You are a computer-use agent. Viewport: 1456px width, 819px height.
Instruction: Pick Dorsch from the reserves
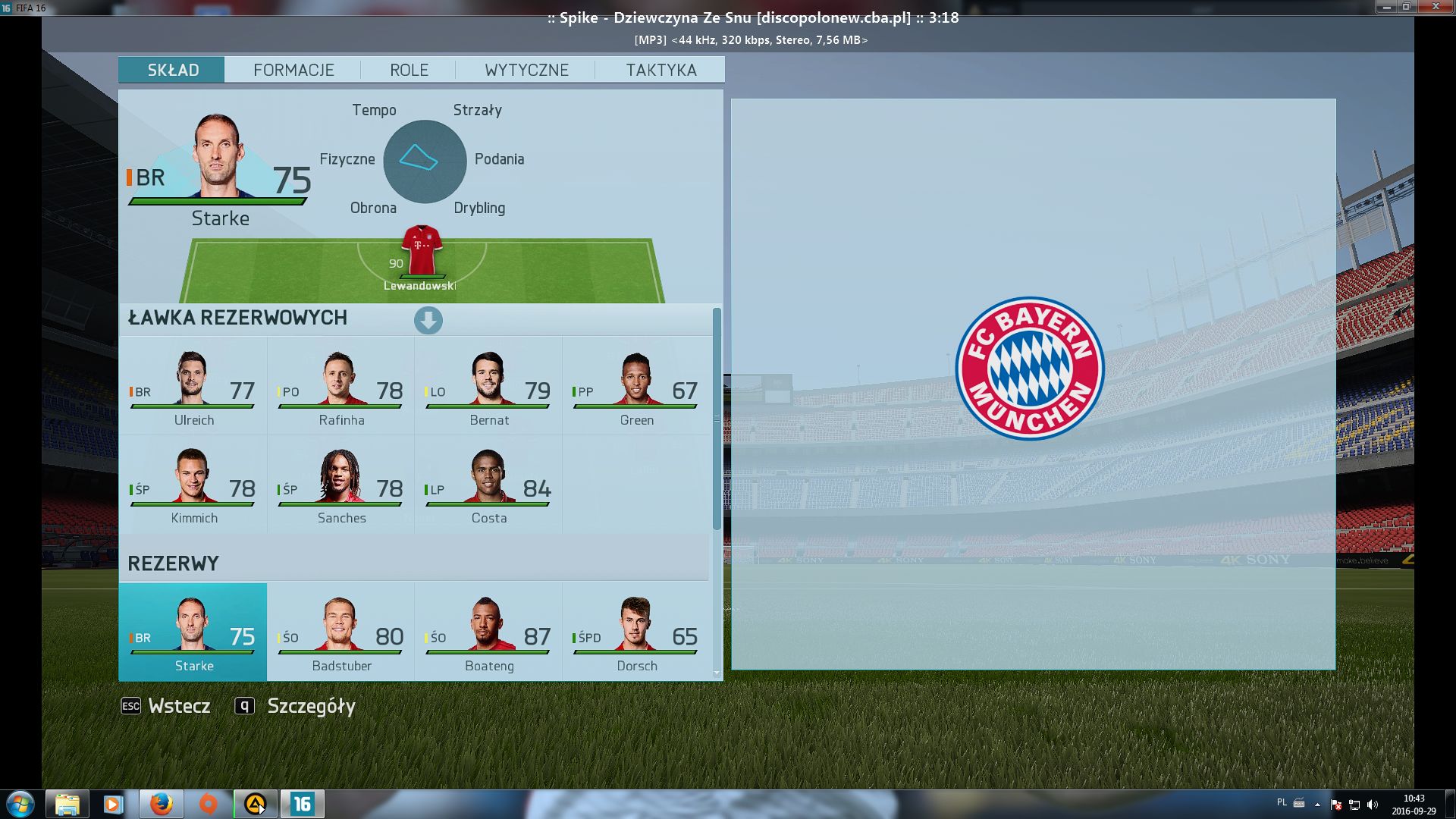[x=635, y=632]
